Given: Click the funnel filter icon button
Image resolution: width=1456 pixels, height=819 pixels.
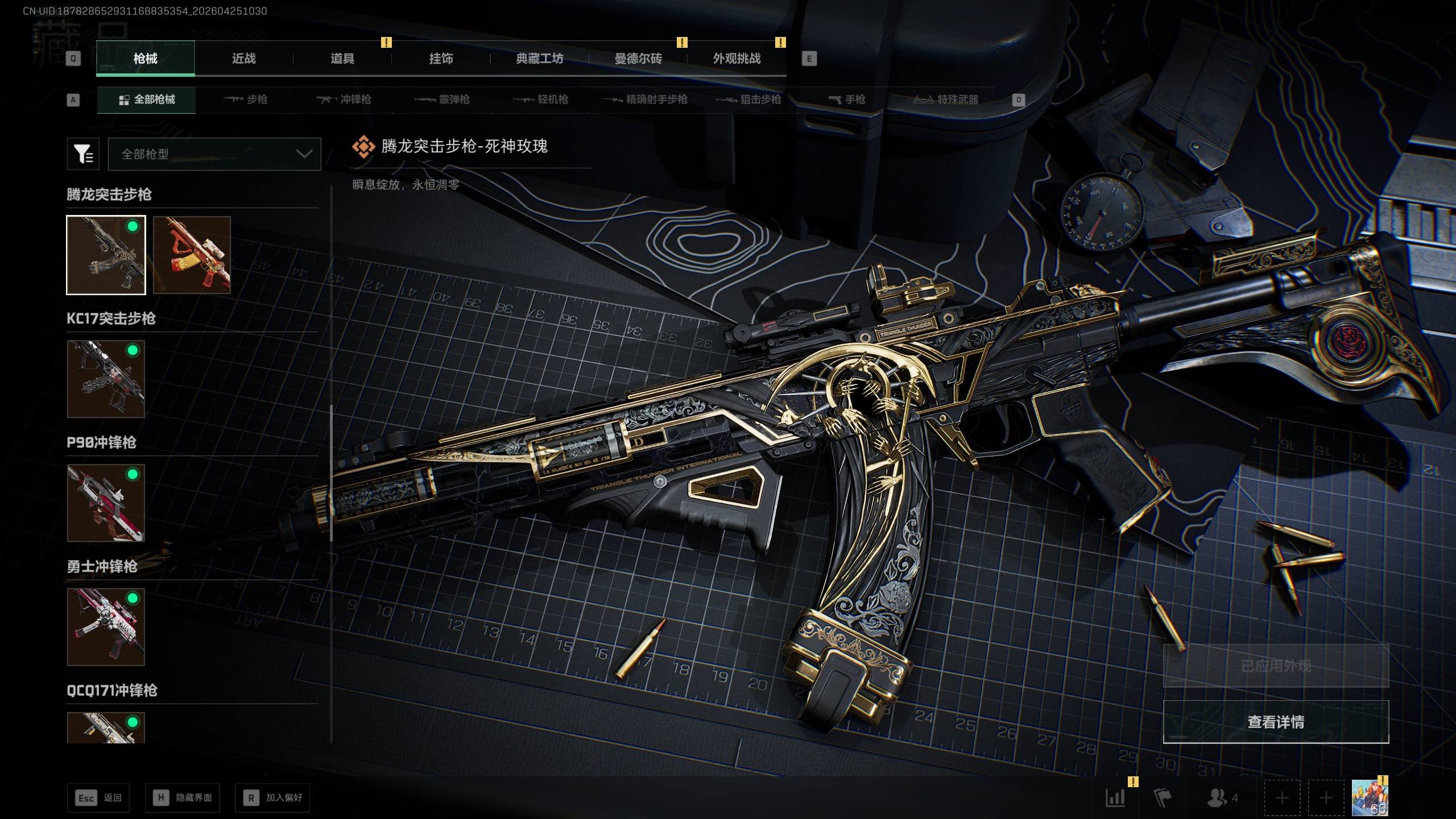Looking at the screenshot, I should 83,154.
